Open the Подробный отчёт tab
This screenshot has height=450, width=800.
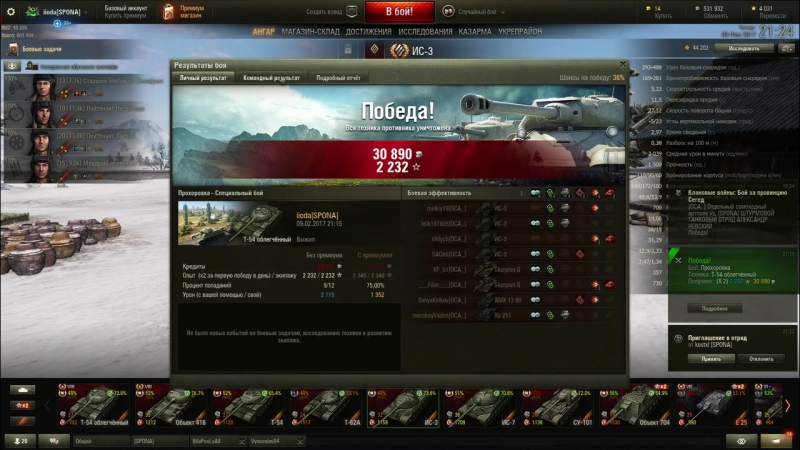pos(336,77)
